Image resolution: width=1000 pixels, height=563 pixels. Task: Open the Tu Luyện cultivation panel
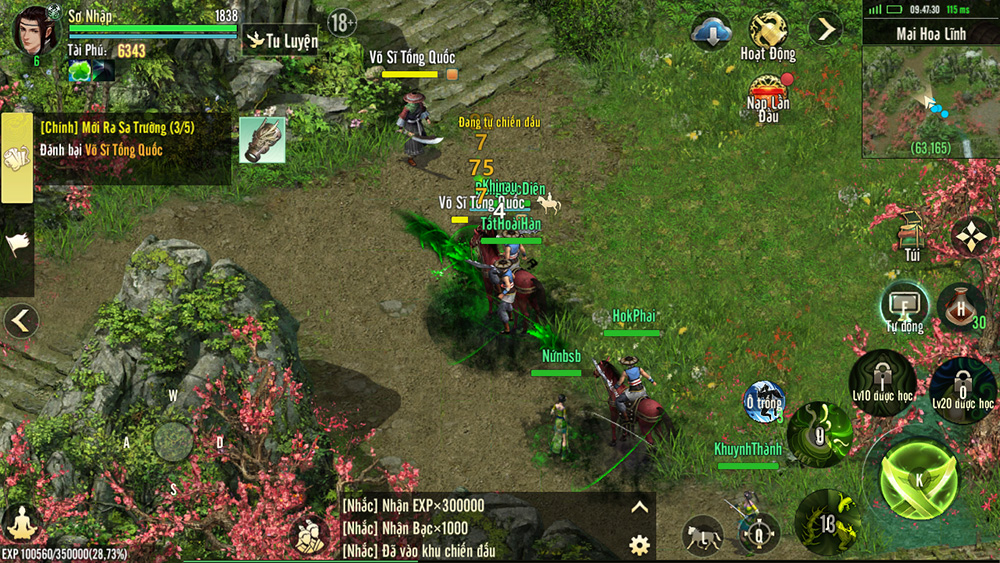pyautogui.click(x=282, y=41)
